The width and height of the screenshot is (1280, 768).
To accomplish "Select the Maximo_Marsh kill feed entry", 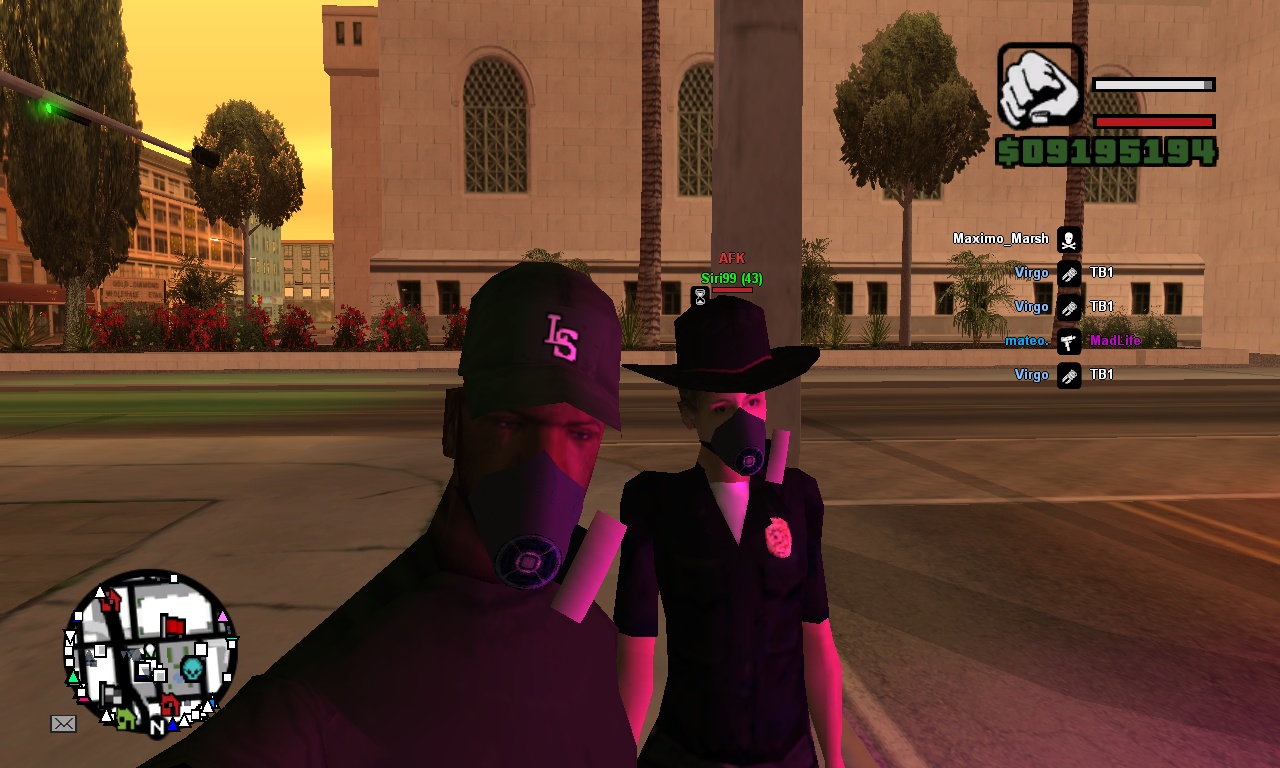I will [x=1000, y=239].
